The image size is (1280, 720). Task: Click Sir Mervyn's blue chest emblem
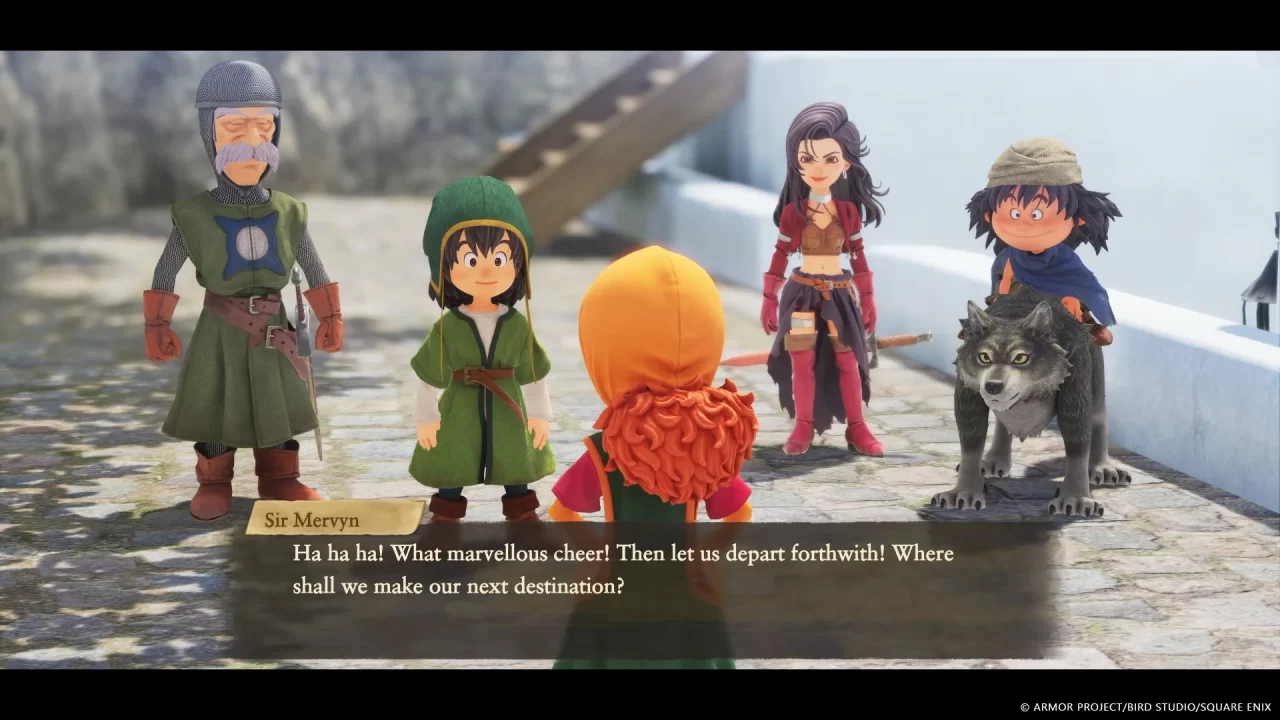pos(250,240)
